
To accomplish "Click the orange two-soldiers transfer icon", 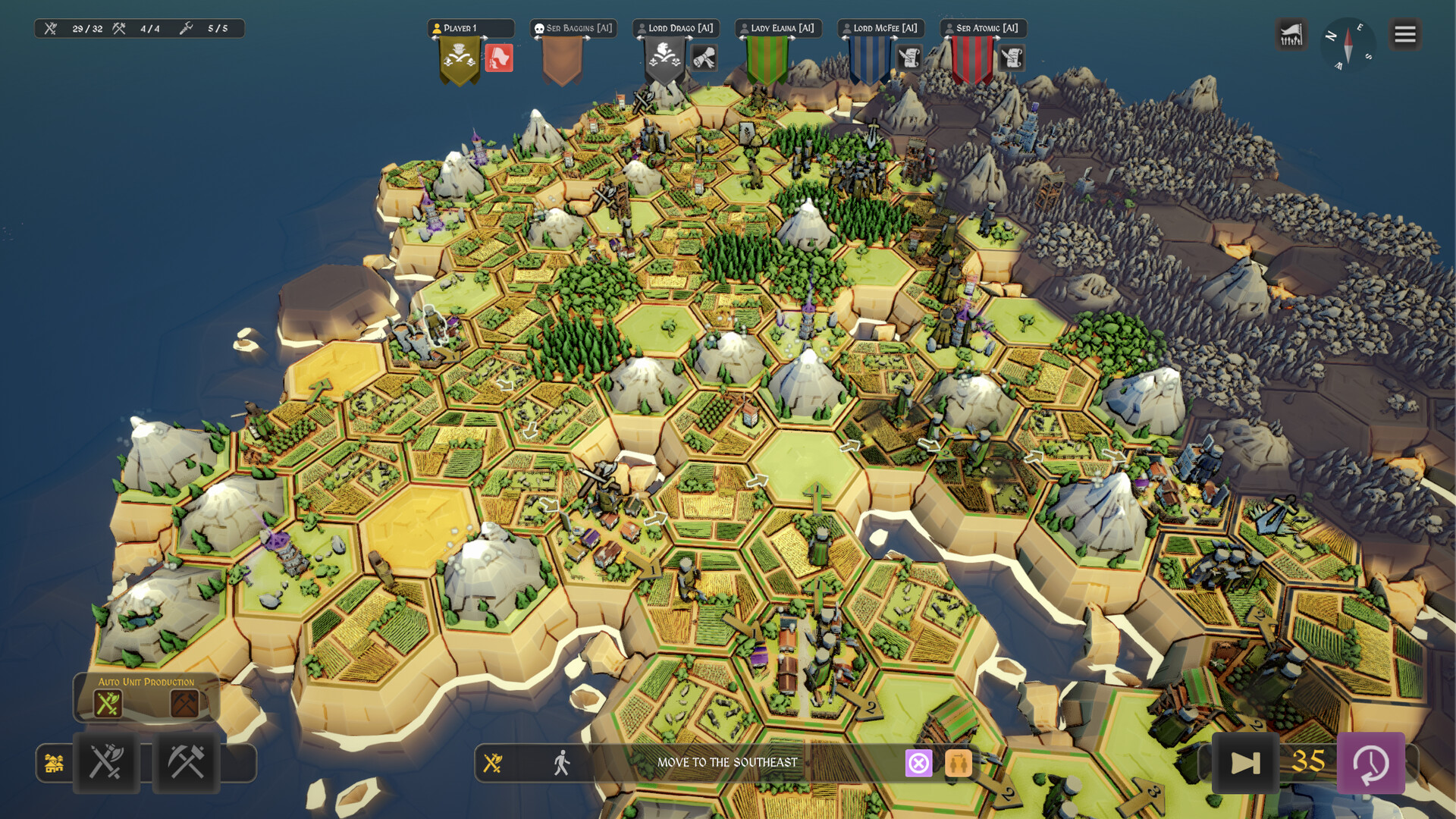I will coord(958,763).
